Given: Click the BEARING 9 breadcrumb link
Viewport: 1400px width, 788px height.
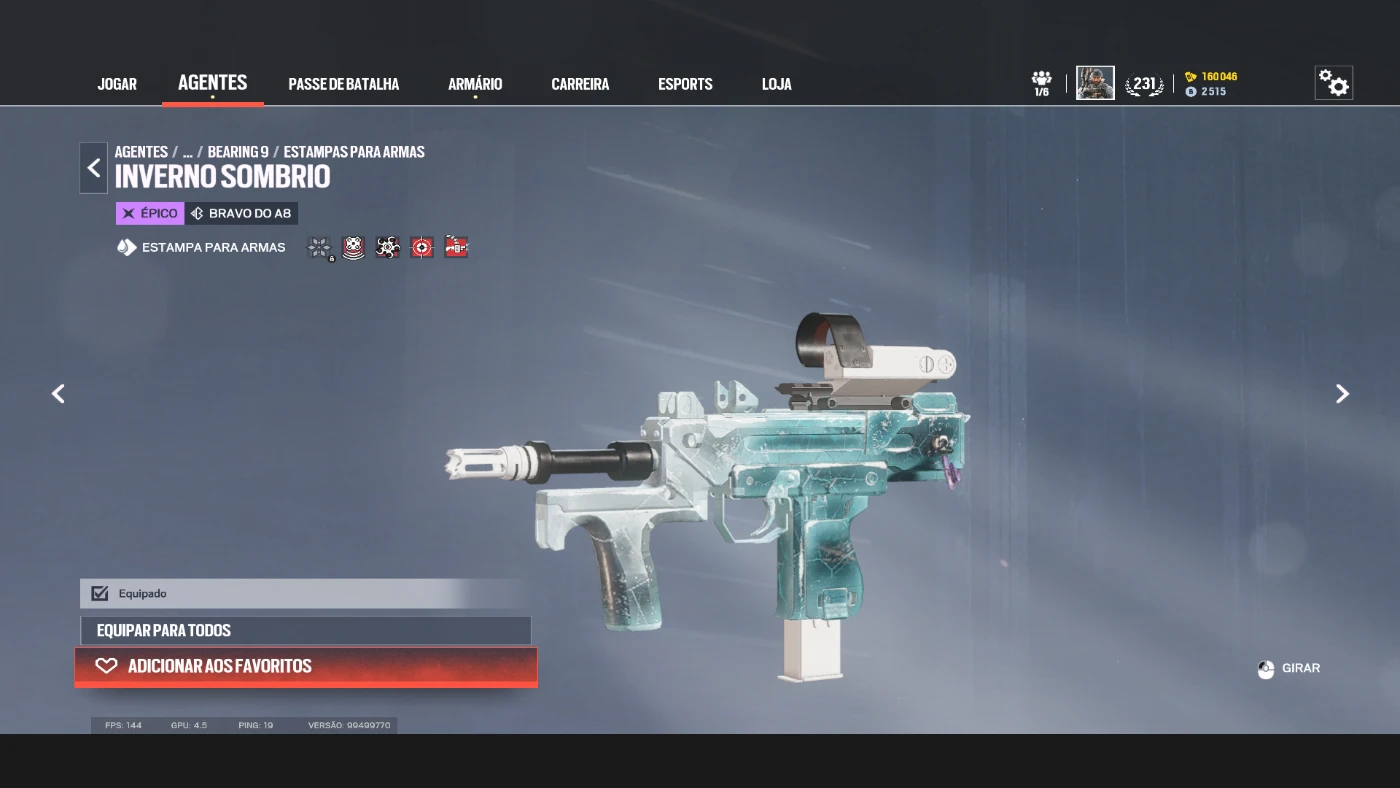Looking at the screenshot, I should [238, 152].
